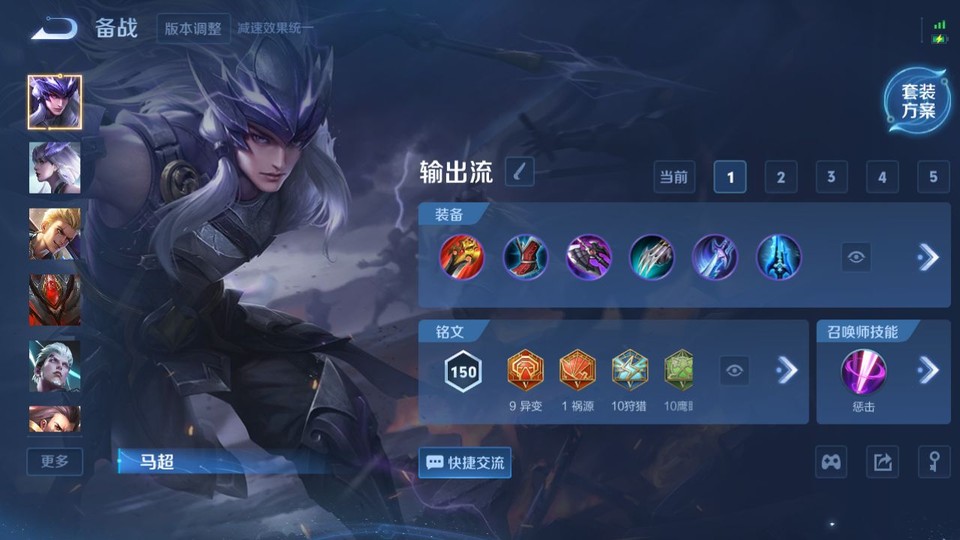
Task: Toggle the equipment row eye icon
Action: coord(856,257)
